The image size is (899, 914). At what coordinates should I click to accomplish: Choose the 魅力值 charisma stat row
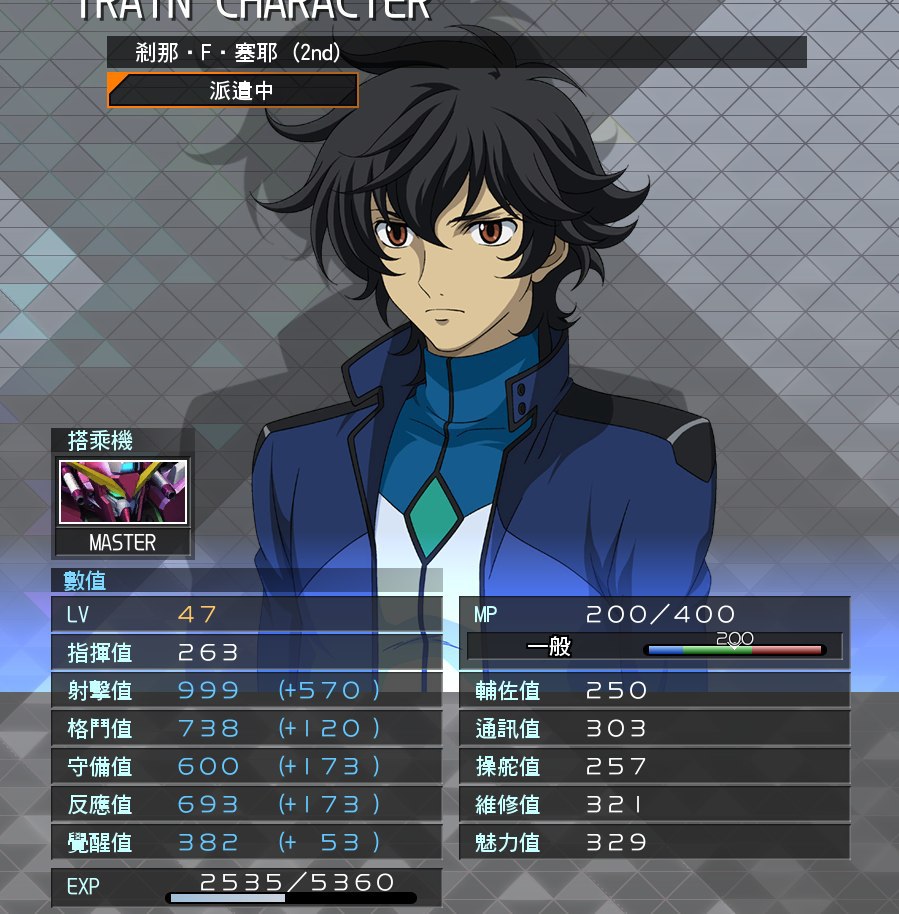pos(654,843)
